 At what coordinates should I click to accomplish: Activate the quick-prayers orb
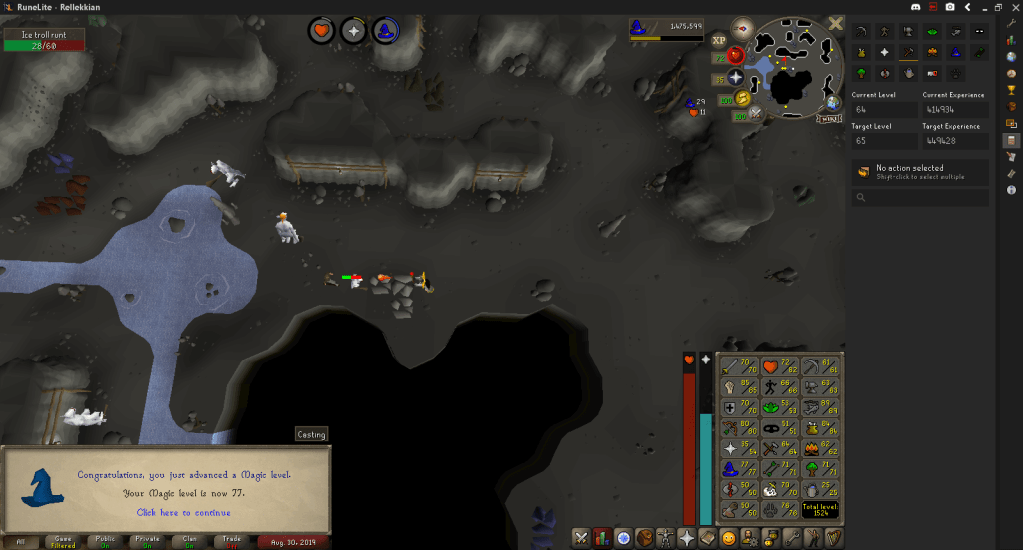(x=735, y=77)
